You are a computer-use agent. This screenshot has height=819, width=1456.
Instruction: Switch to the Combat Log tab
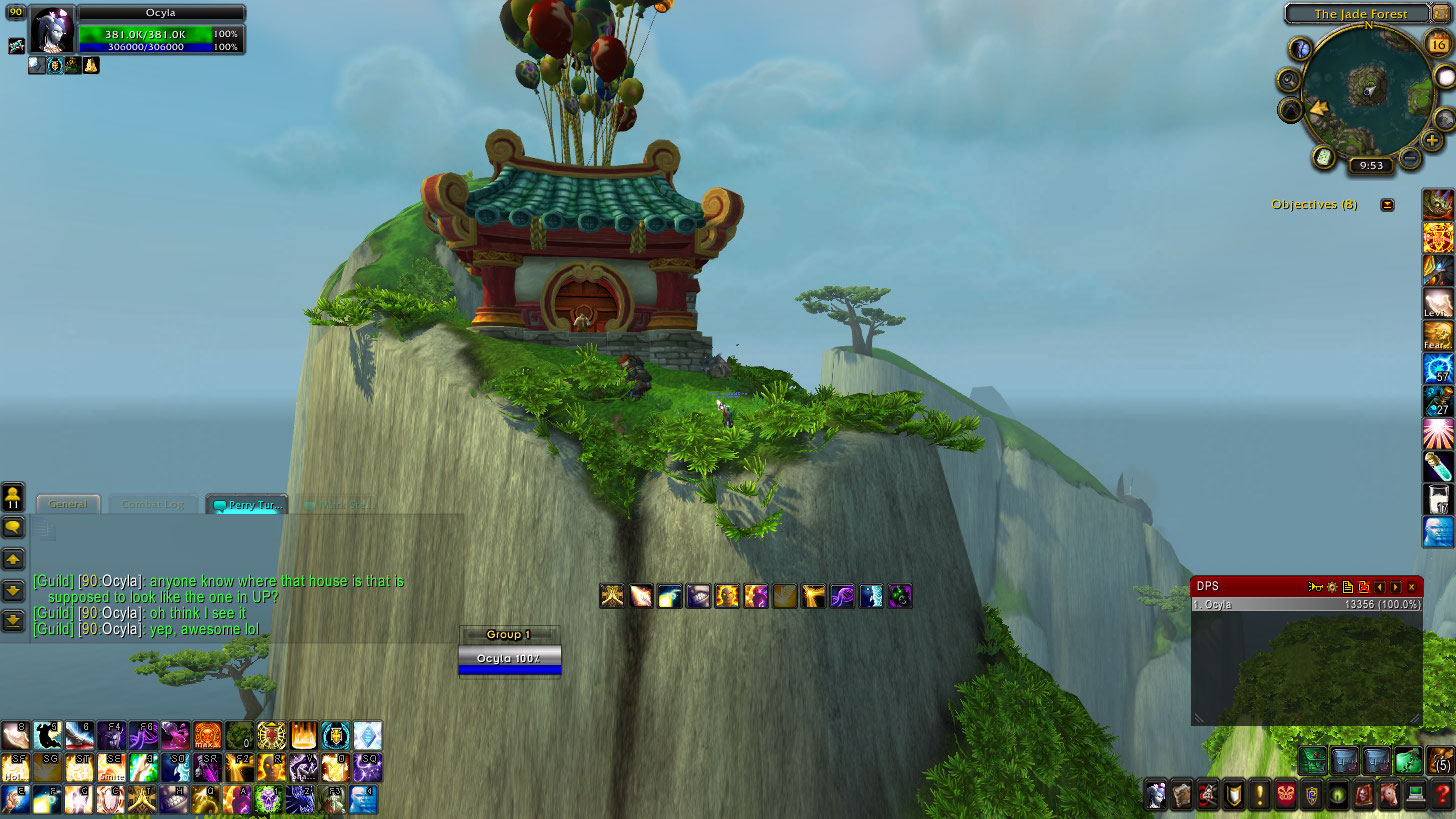pyautogui.click(x=153, y=504)
